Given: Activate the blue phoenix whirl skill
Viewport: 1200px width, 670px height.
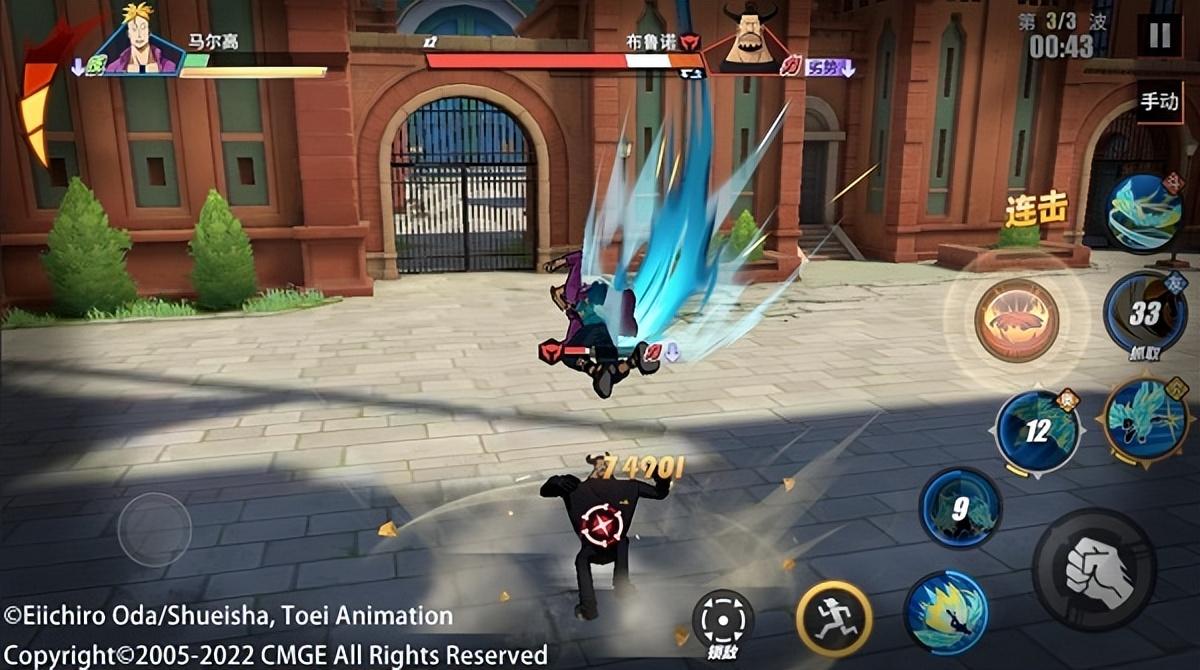Looking at the screenshot, I should click(x=1144, y=211).
